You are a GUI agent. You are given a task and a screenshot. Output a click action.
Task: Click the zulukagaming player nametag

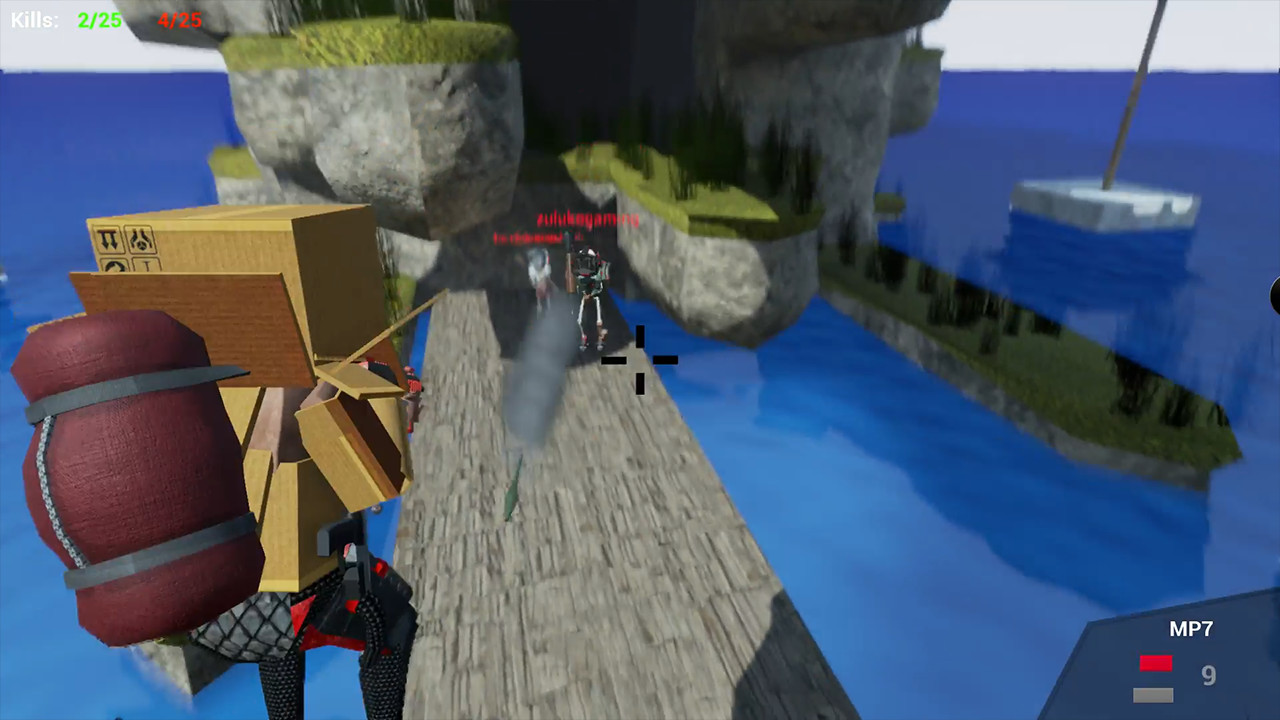click(588, 219)
